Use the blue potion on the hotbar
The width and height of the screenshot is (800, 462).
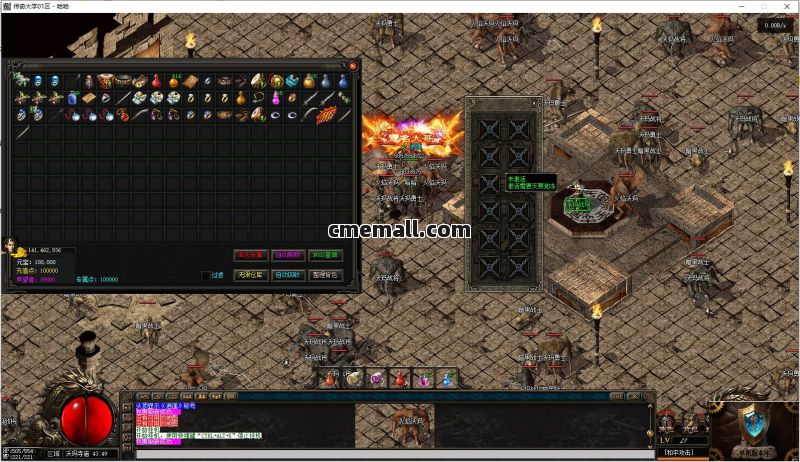[447, 379]
